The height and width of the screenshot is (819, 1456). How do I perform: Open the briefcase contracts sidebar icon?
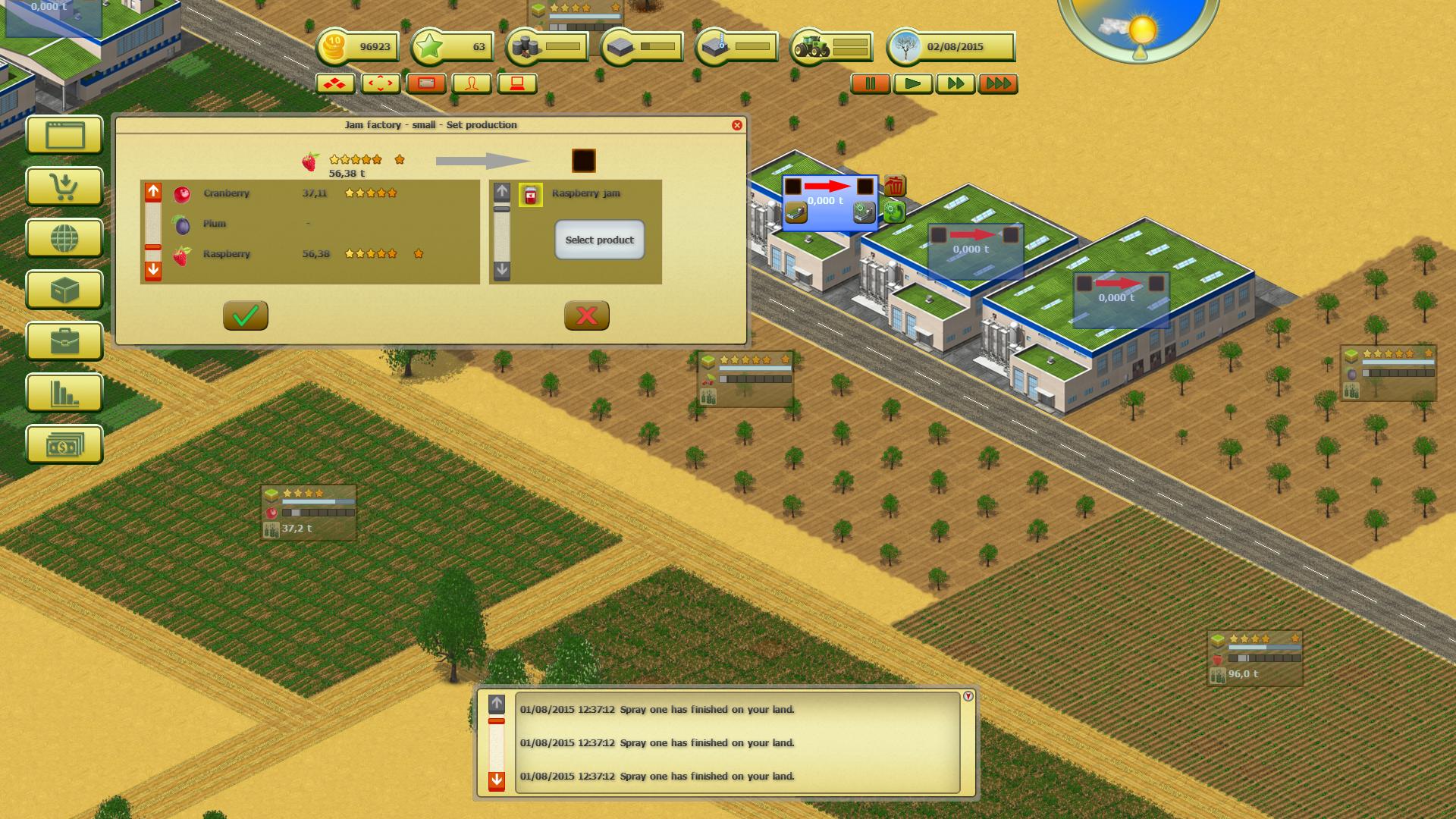[64, 342]
